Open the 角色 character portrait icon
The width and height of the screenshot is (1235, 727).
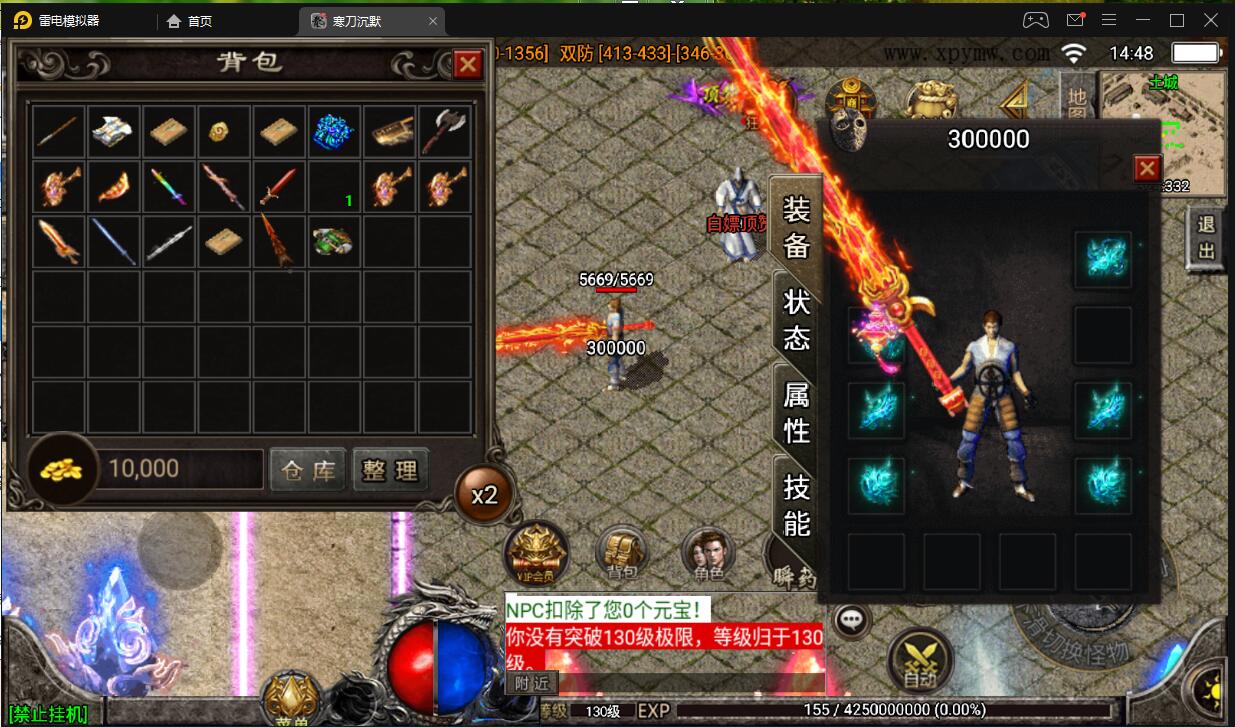click(707, 554)
